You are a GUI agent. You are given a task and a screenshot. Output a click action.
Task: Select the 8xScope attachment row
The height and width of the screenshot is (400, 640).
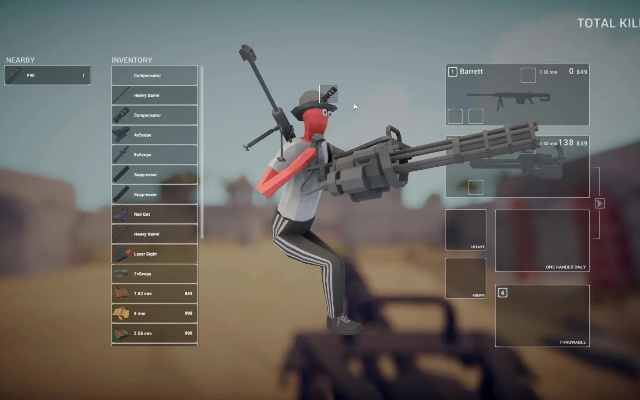tap(154, 154)
